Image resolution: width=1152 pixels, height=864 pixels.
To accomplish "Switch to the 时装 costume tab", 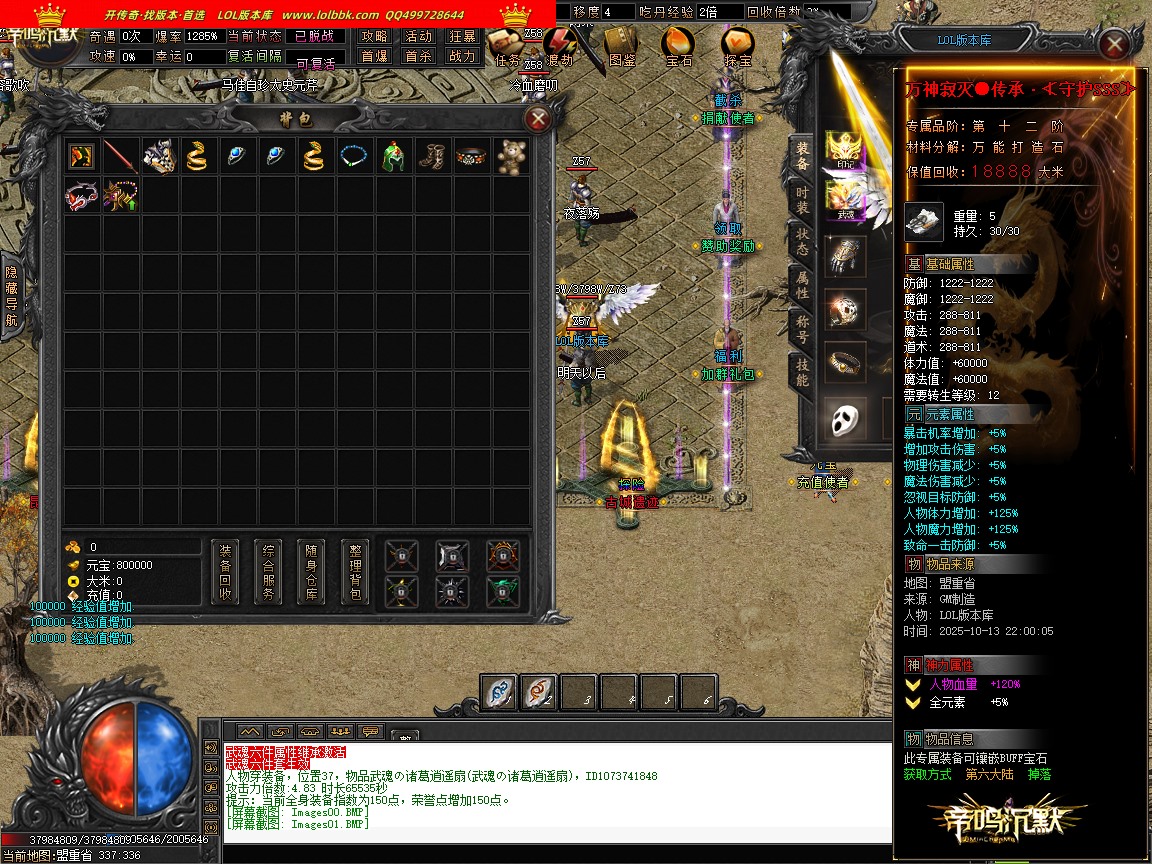I will 802,200.
